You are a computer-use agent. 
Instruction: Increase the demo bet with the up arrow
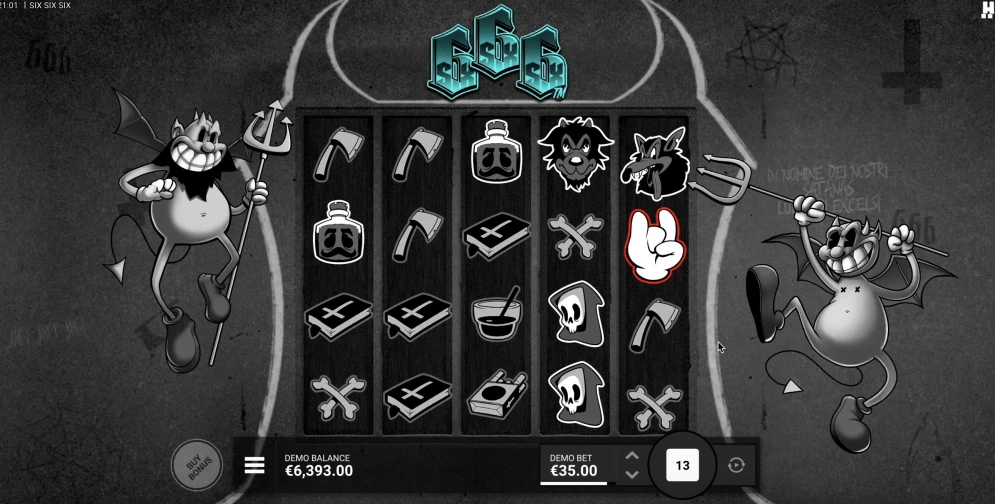(x=631, y=456)
